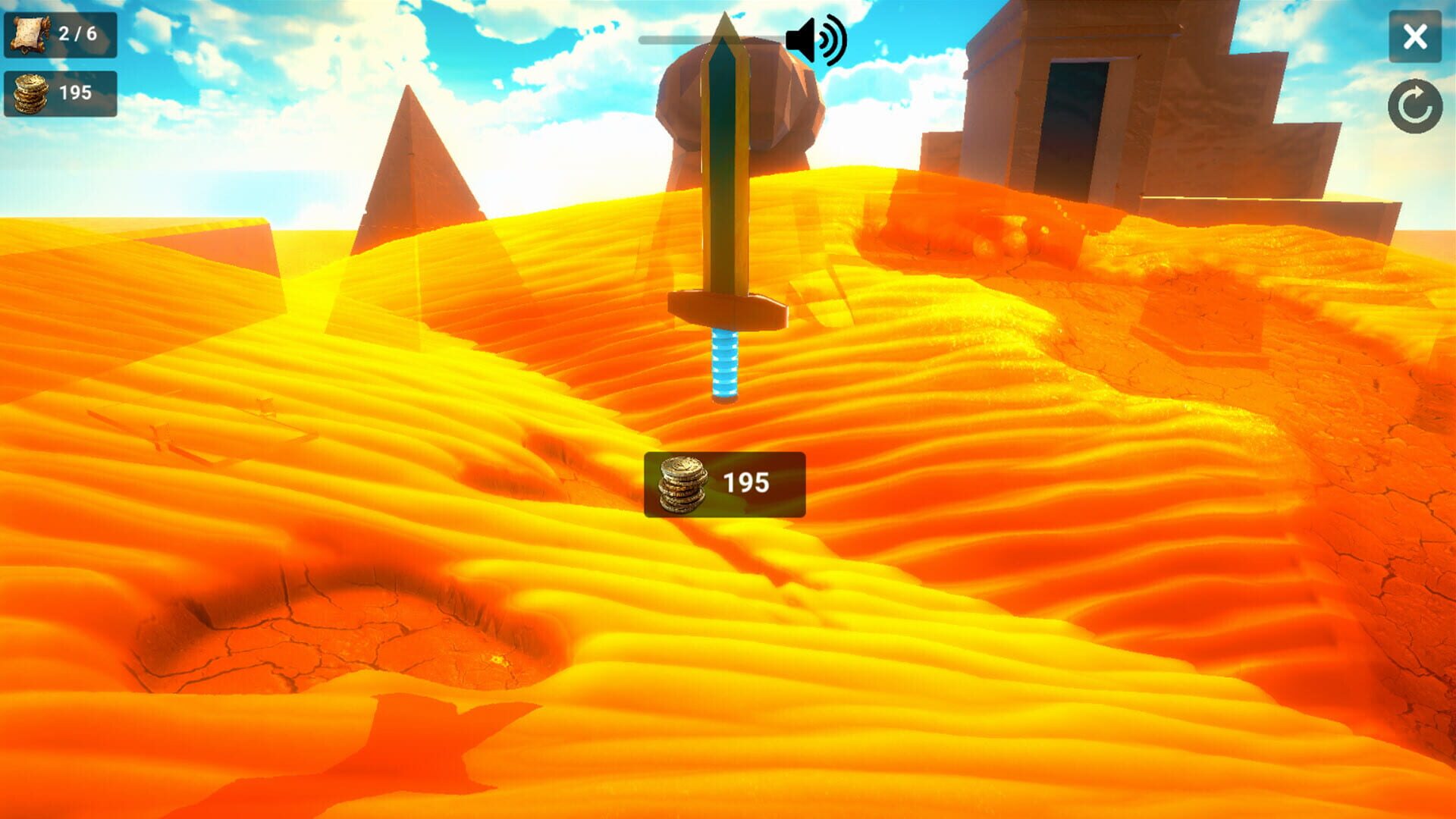Viewport: 1456px width, 819px height.
Task: Click the X button to exit the level
Action: 1414,35
